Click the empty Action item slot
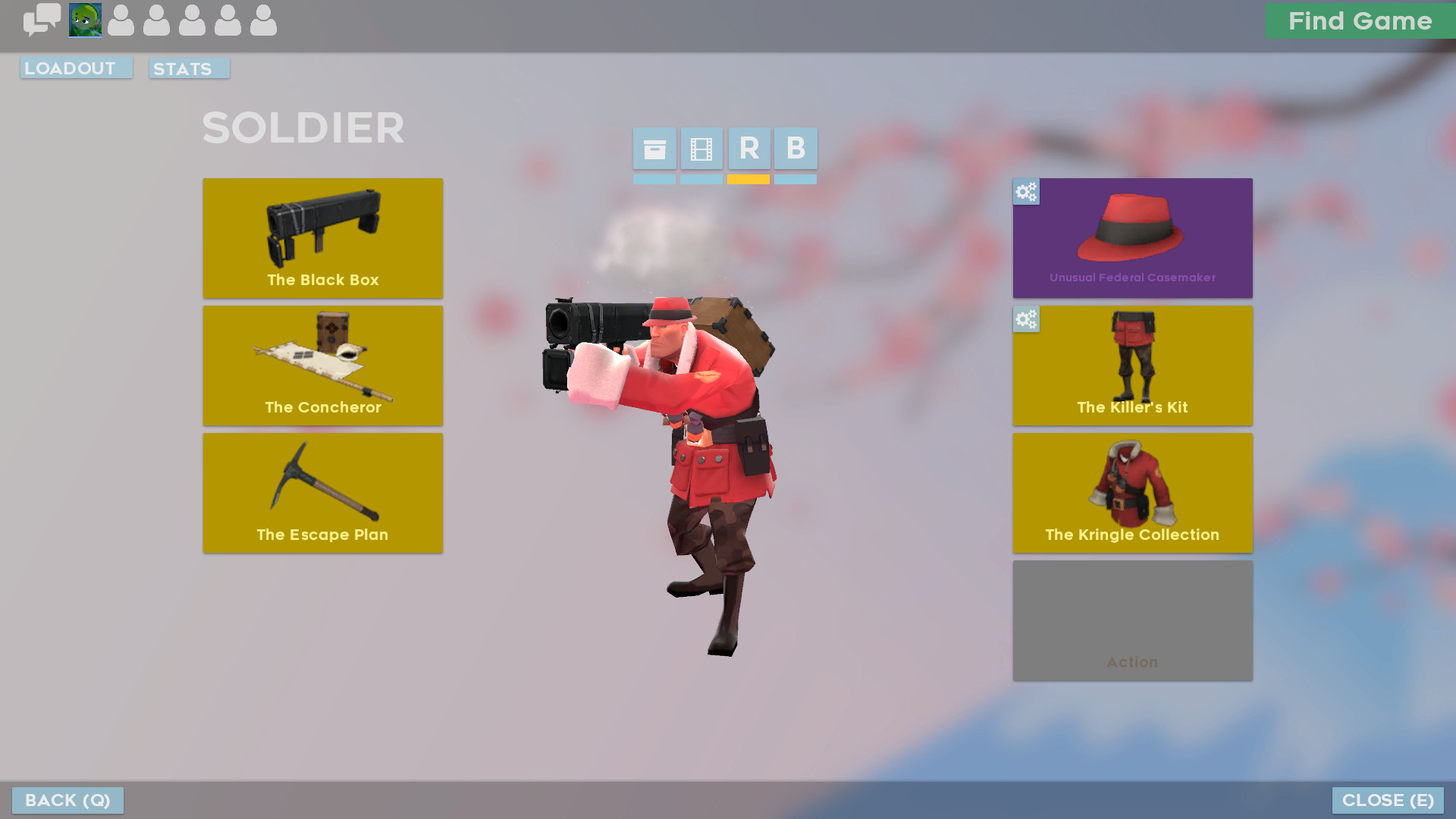 coord(1132,621)
